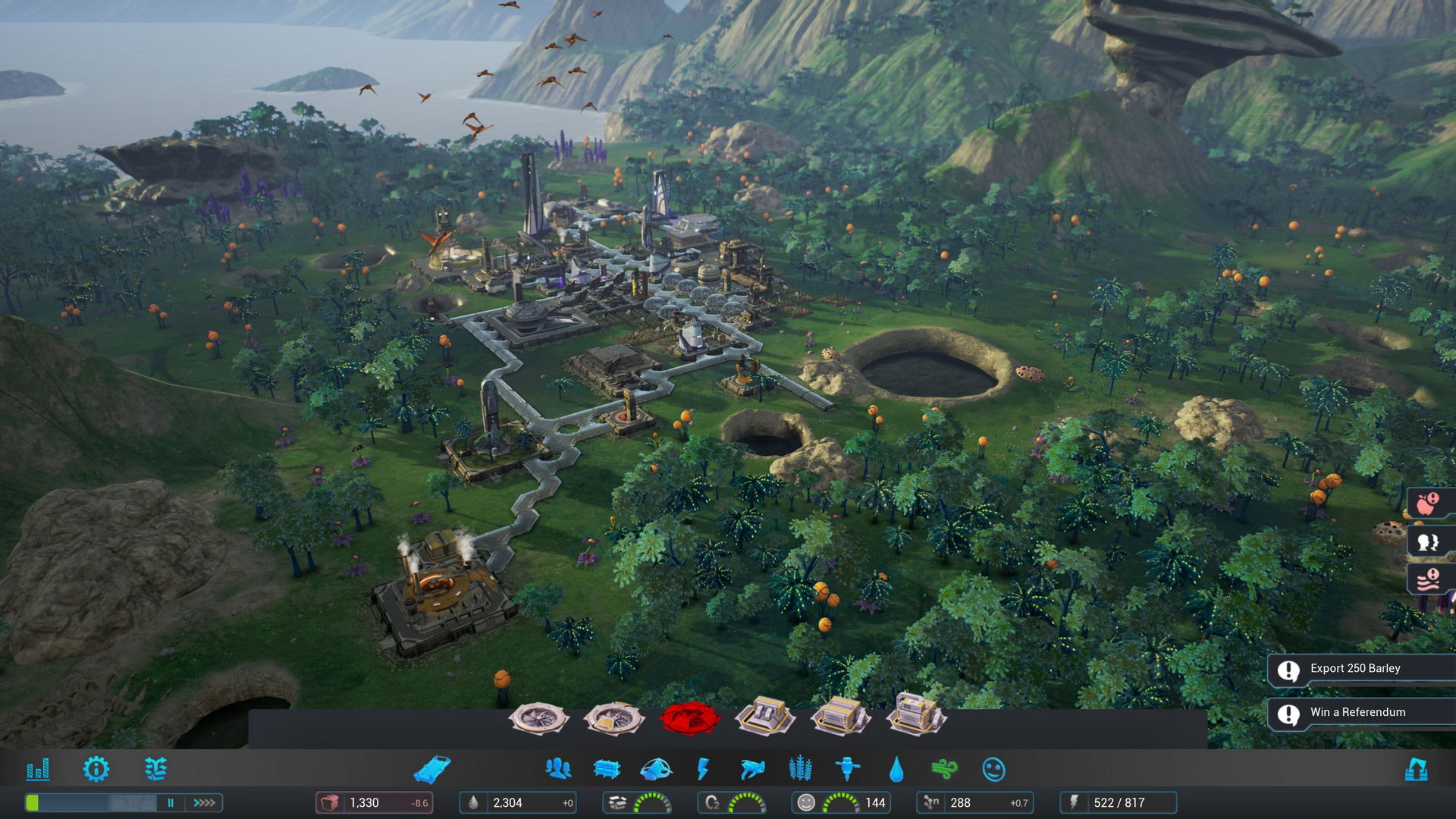
Task: View the apple food shortage alert
Action: click(1429, 503)
